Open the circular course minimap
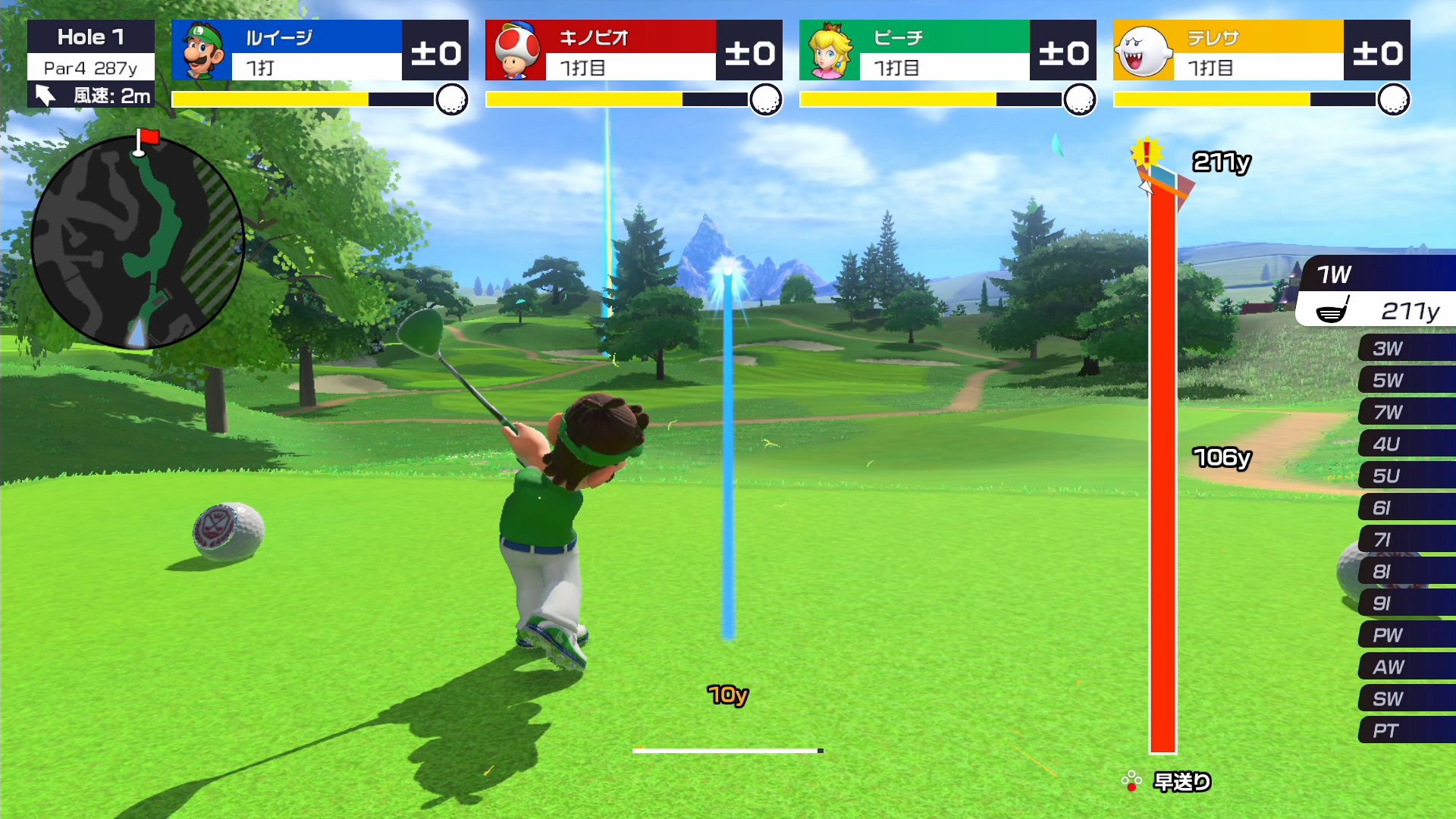This screenshot has height=819, width=1456. point(137,243)
